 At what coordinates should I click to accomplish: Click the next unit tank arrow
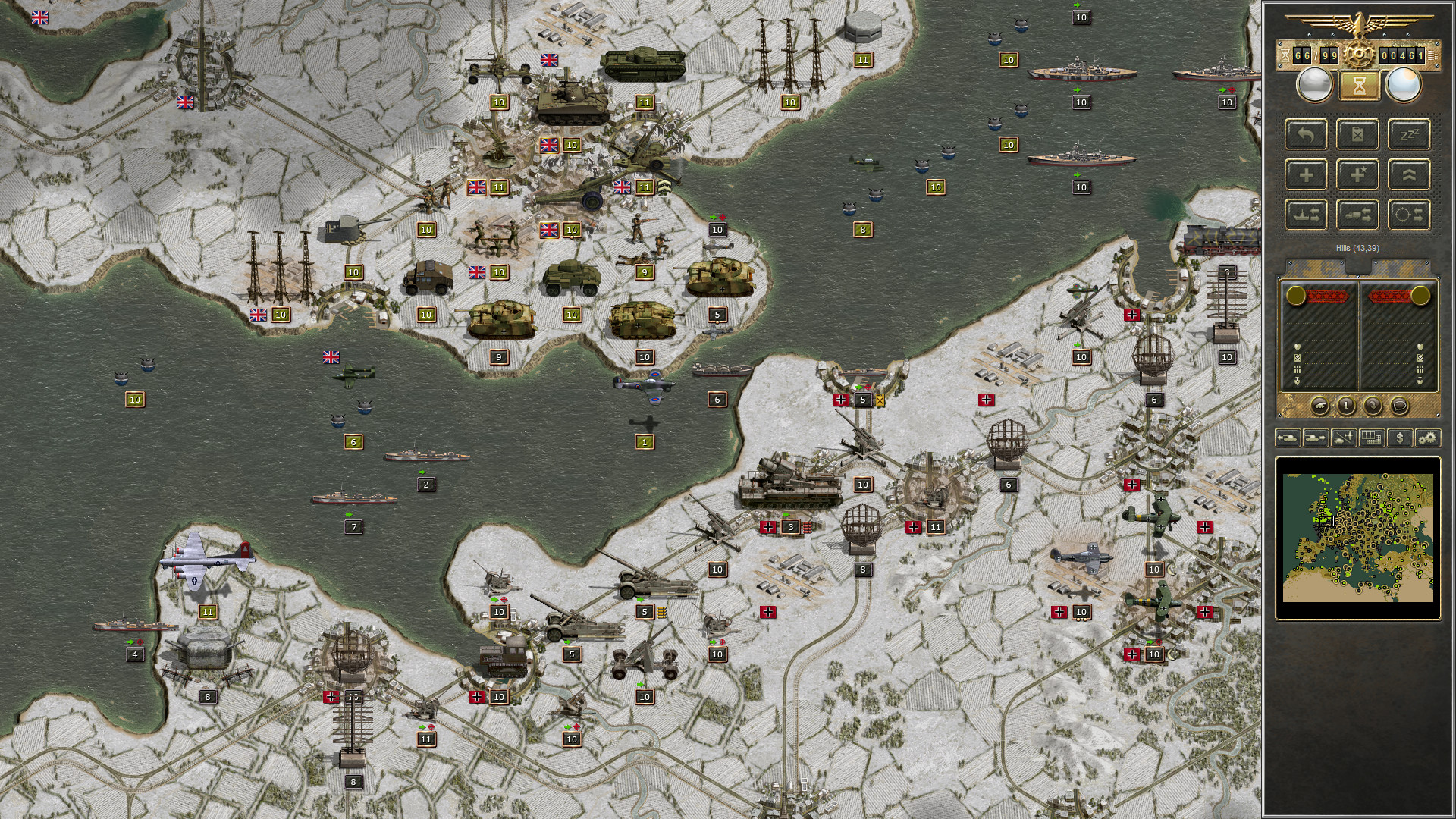point(1315,437)
